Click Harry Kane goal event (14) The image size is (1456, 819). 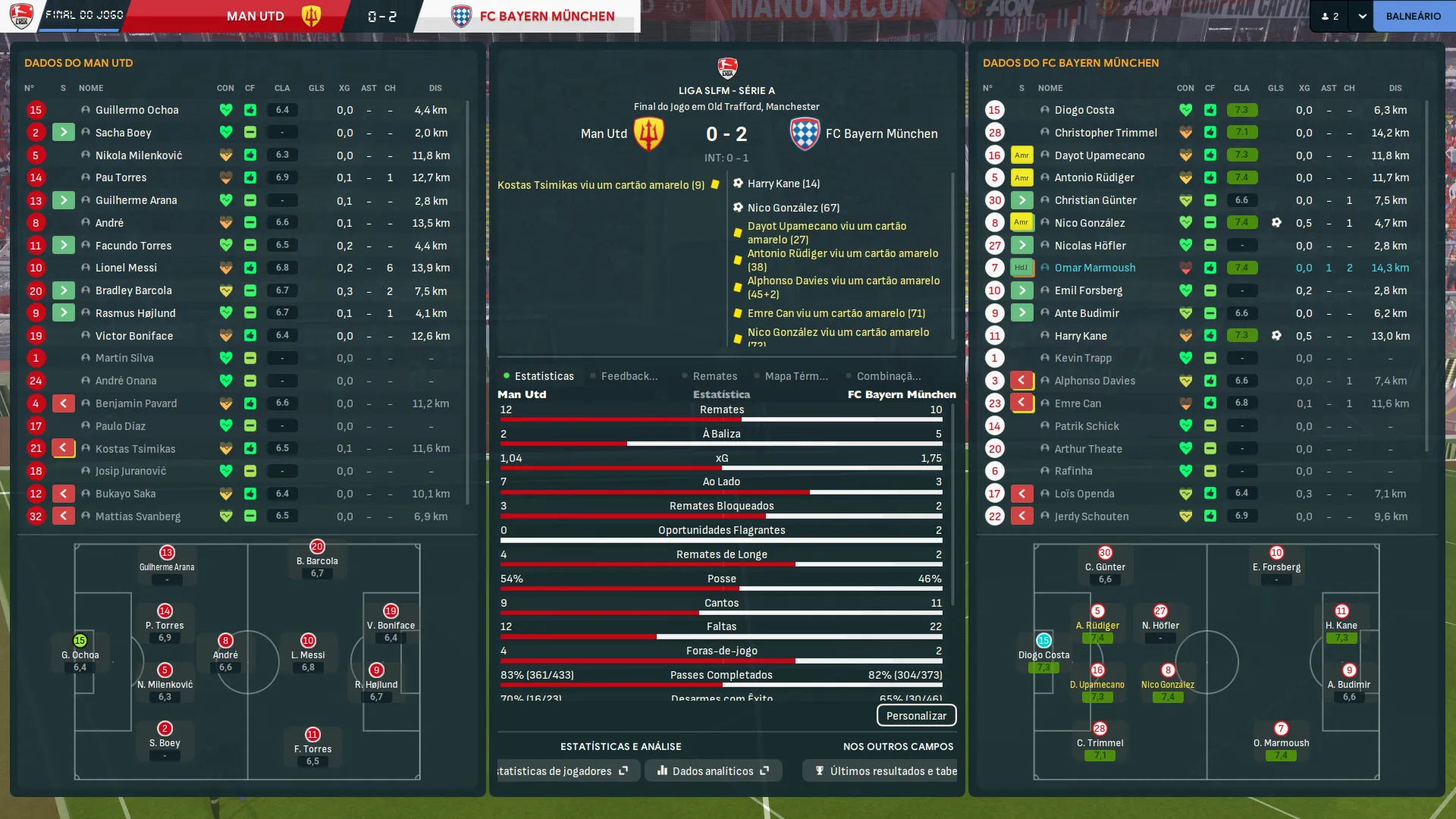pos(783,184)
